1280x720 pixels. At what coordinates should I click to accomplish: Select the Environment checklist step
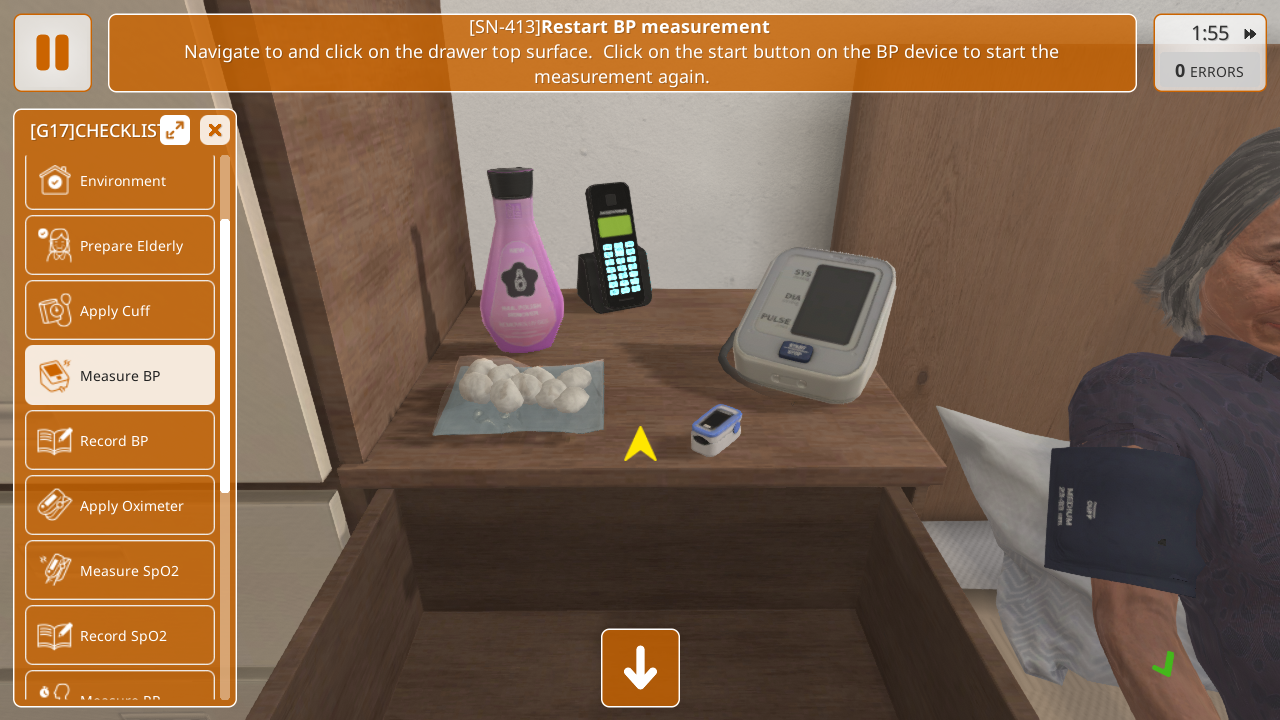pyautogui.click(x=120, y=181)
